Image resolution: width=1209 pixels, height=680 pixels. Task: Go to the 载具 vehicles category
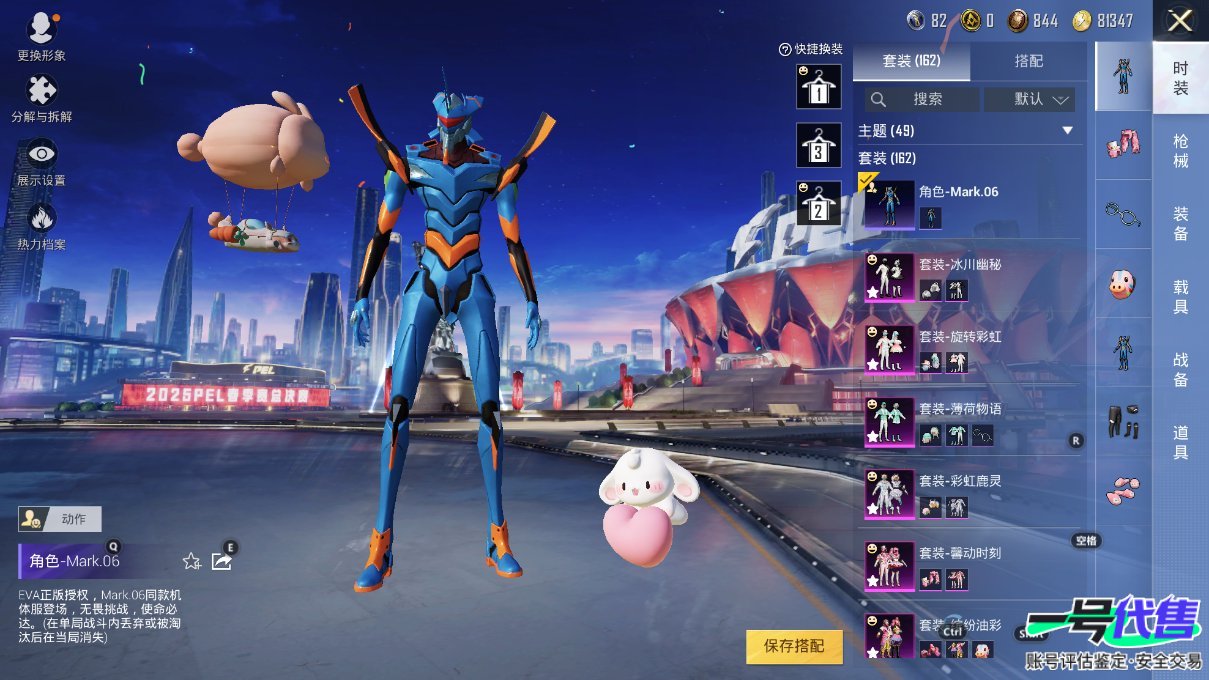point(1180,297)
